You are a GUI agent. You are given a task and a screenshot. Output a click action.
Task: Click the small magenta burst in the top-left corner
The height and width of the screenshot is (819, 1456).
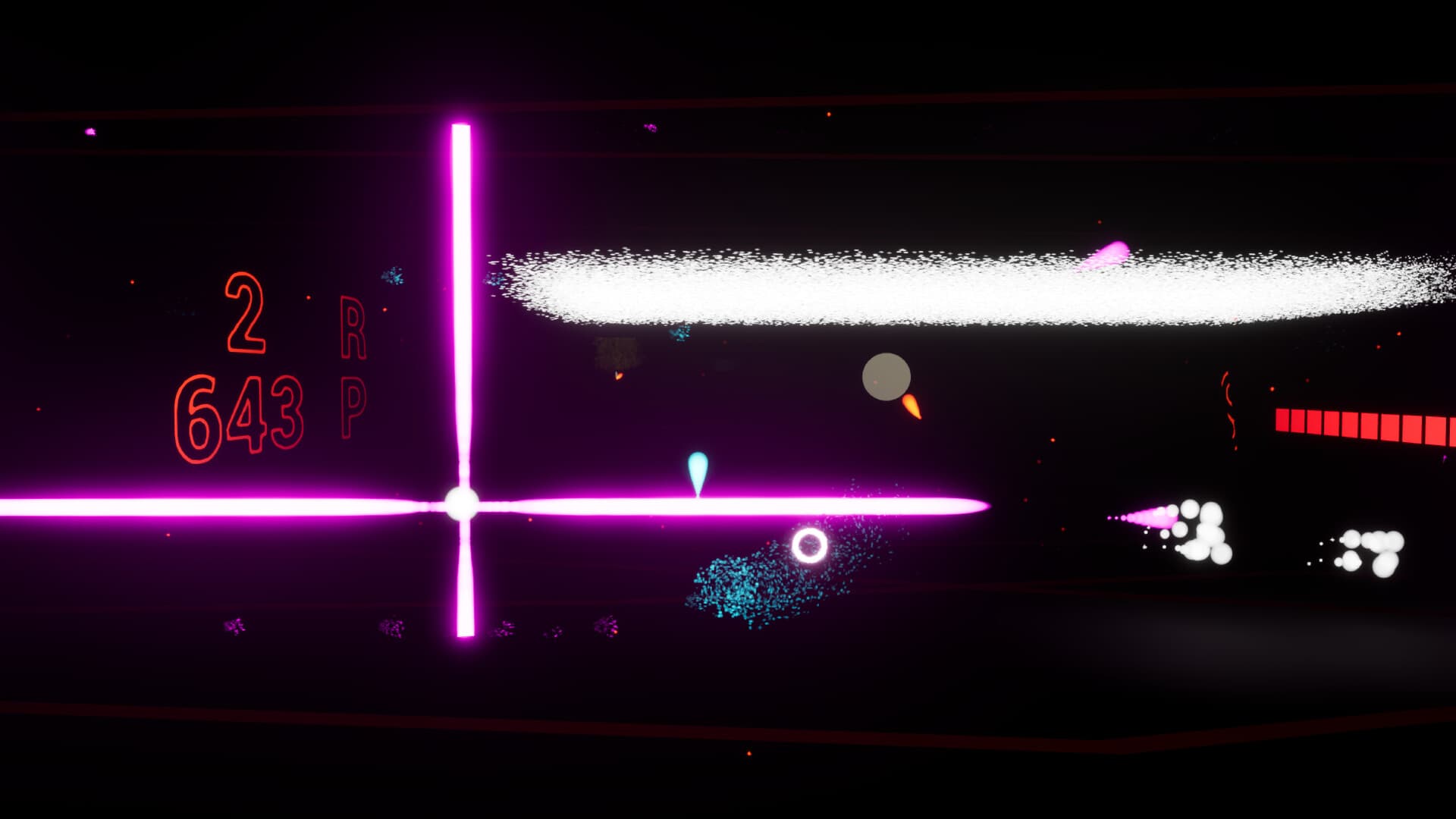click(89, 130)
